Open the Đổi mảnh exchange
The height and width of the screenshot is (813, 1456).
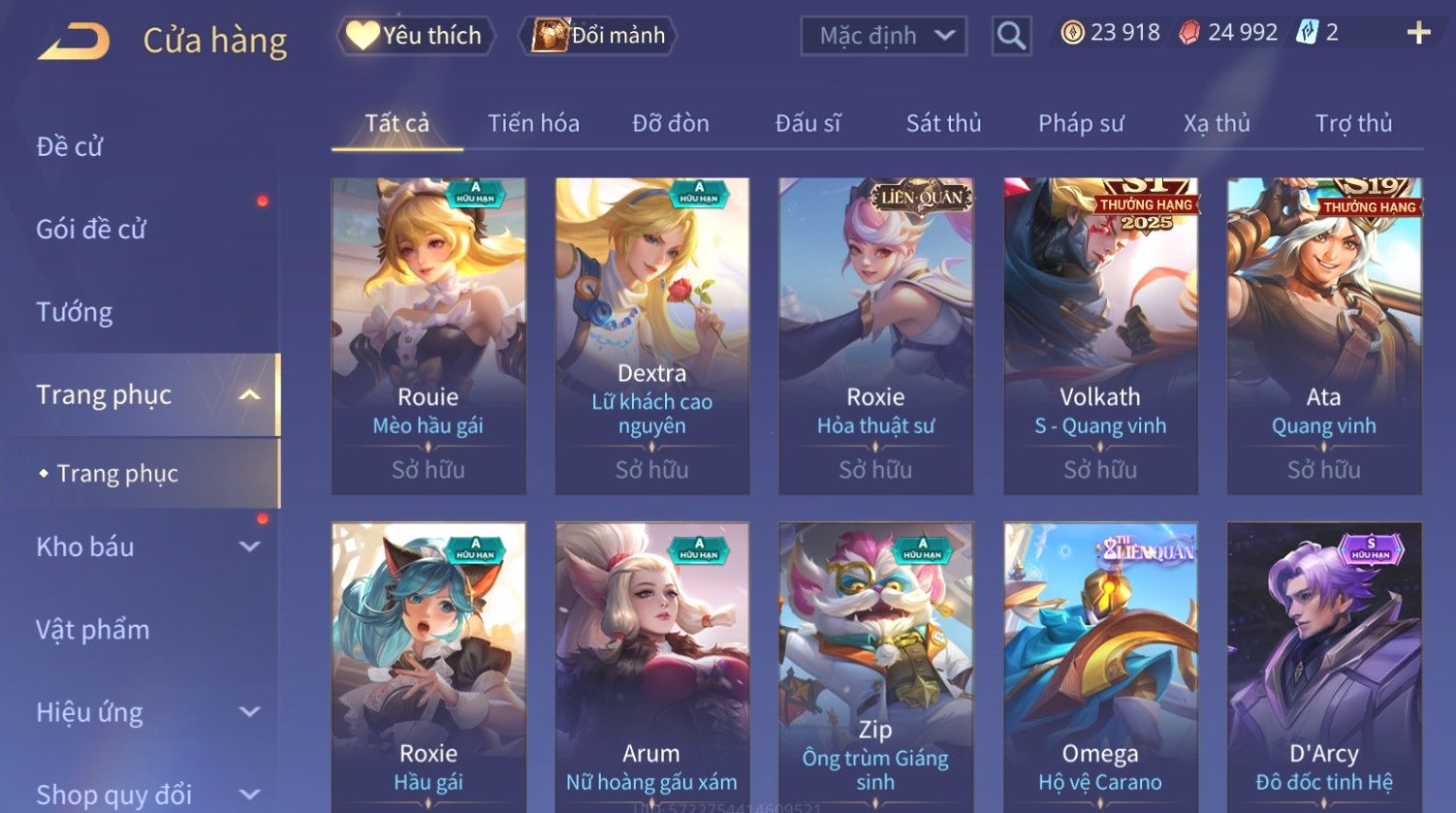click(598, 36)
